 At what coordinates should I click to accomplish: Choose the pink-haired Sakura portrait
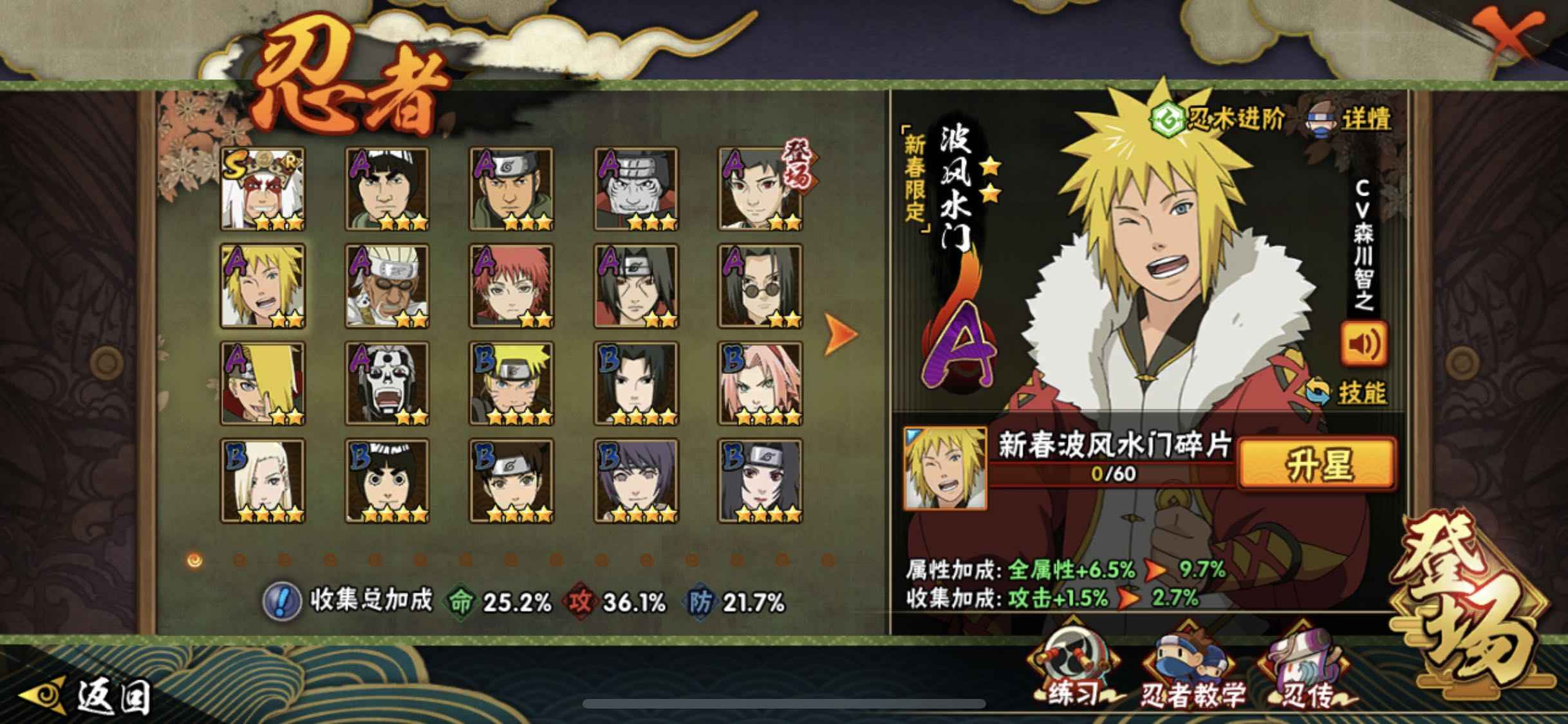pos(760,384)
